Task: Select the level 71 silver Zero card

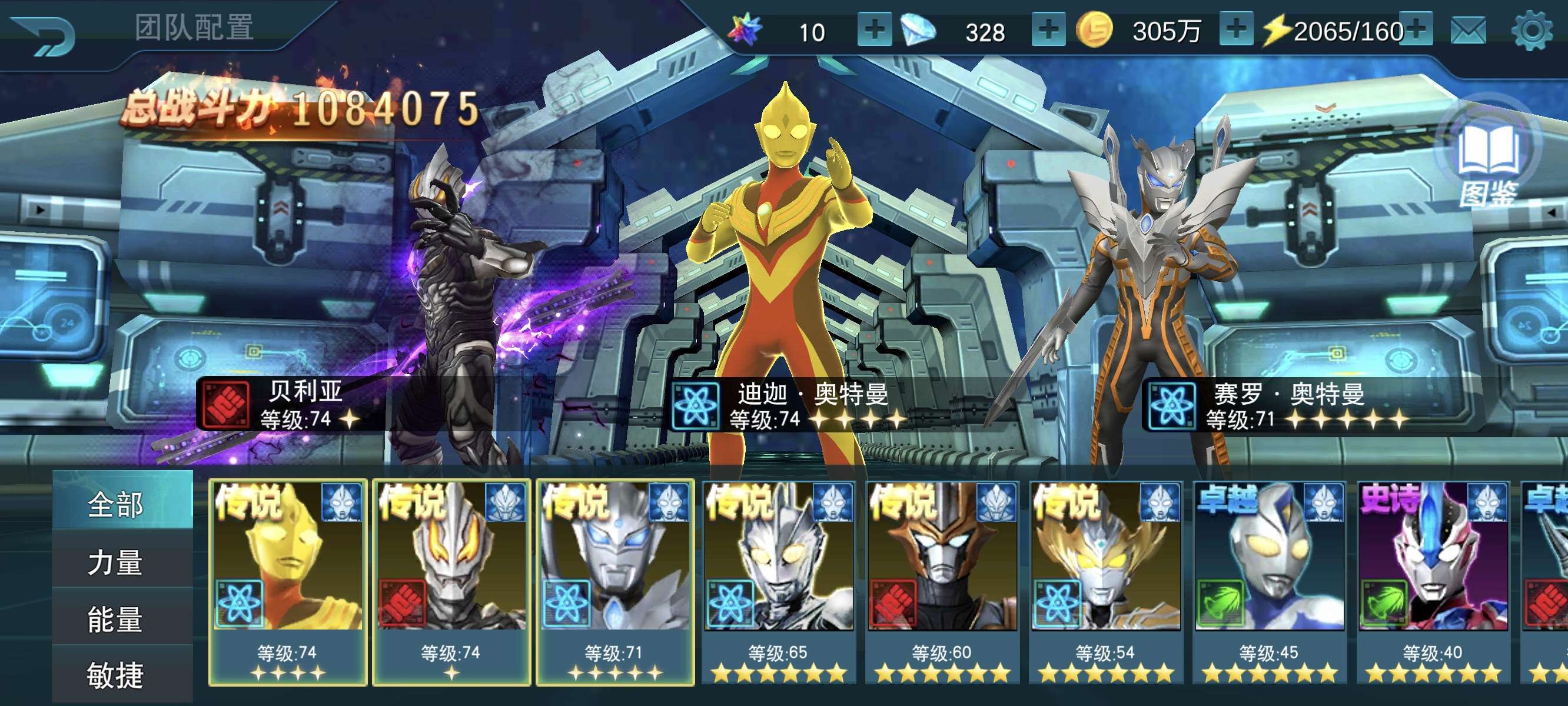Action: pos(615,581)
